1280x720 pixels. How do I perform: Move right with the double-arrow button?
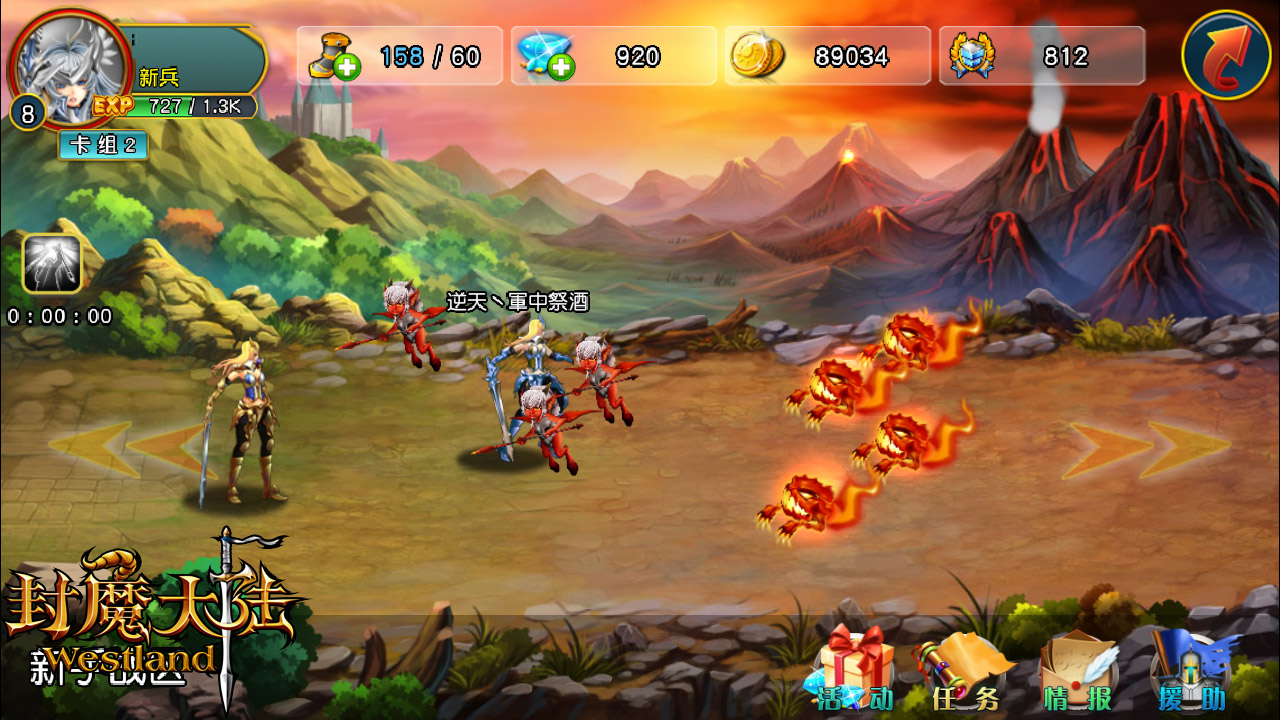[1148, 449]
